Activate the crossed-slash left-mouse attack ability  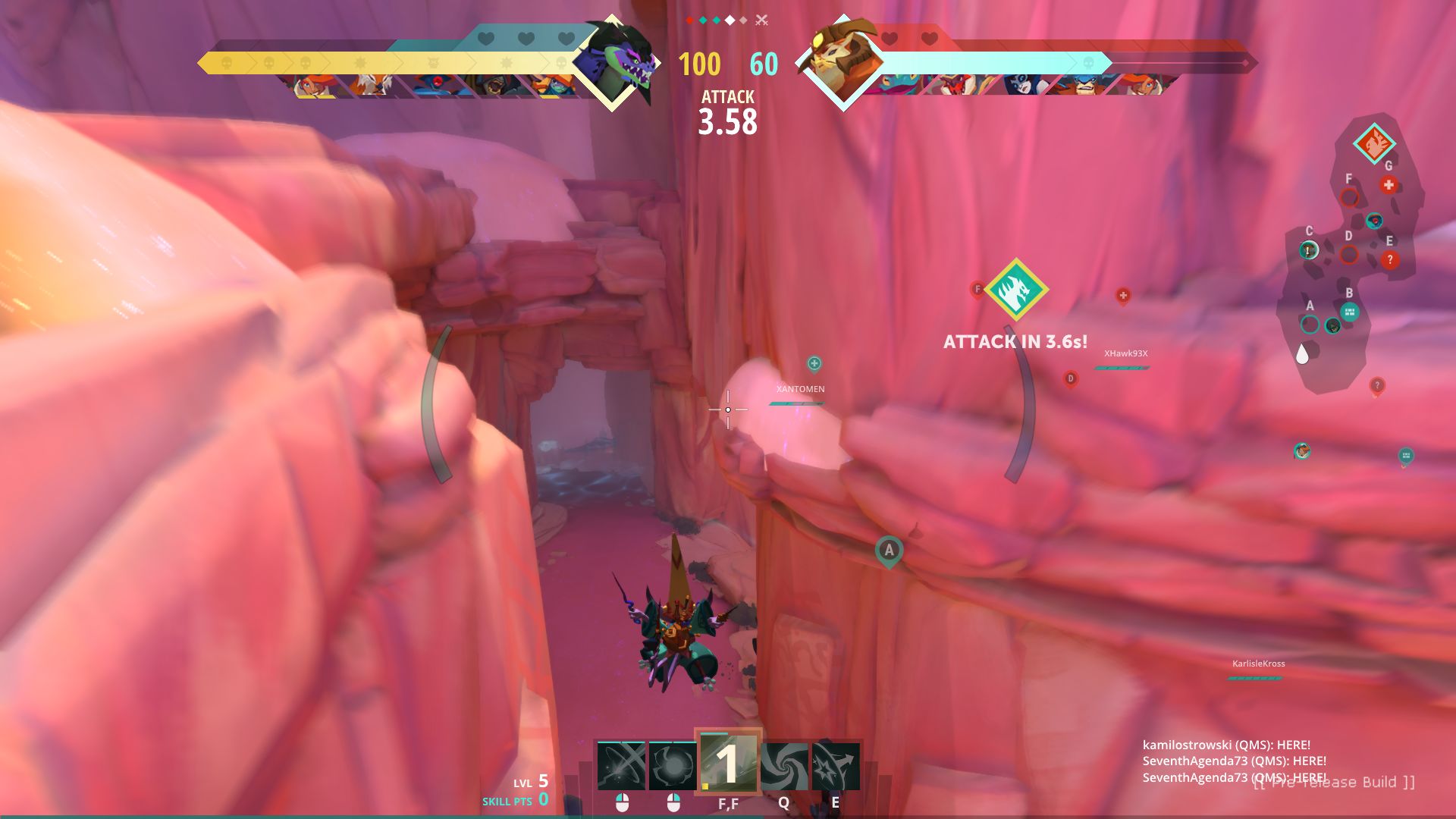tap(621, 766)
